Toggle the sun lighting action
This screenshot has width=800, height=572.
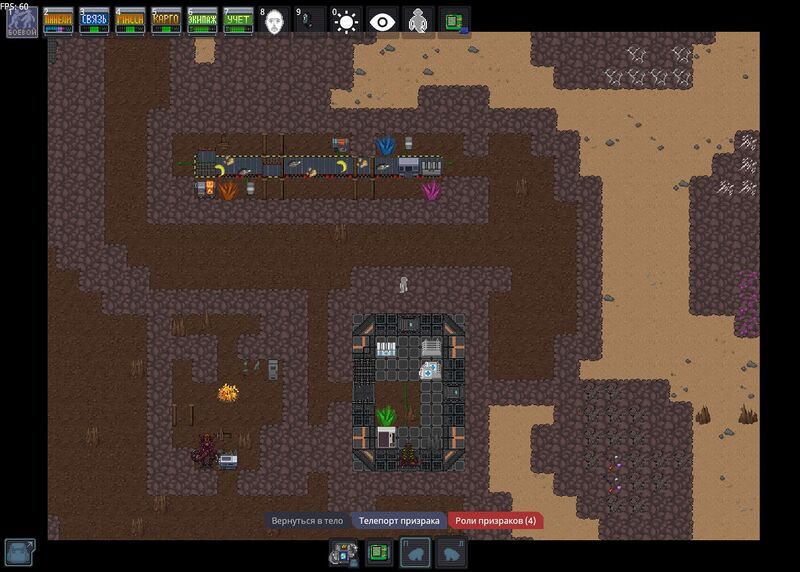click(346, 22)
